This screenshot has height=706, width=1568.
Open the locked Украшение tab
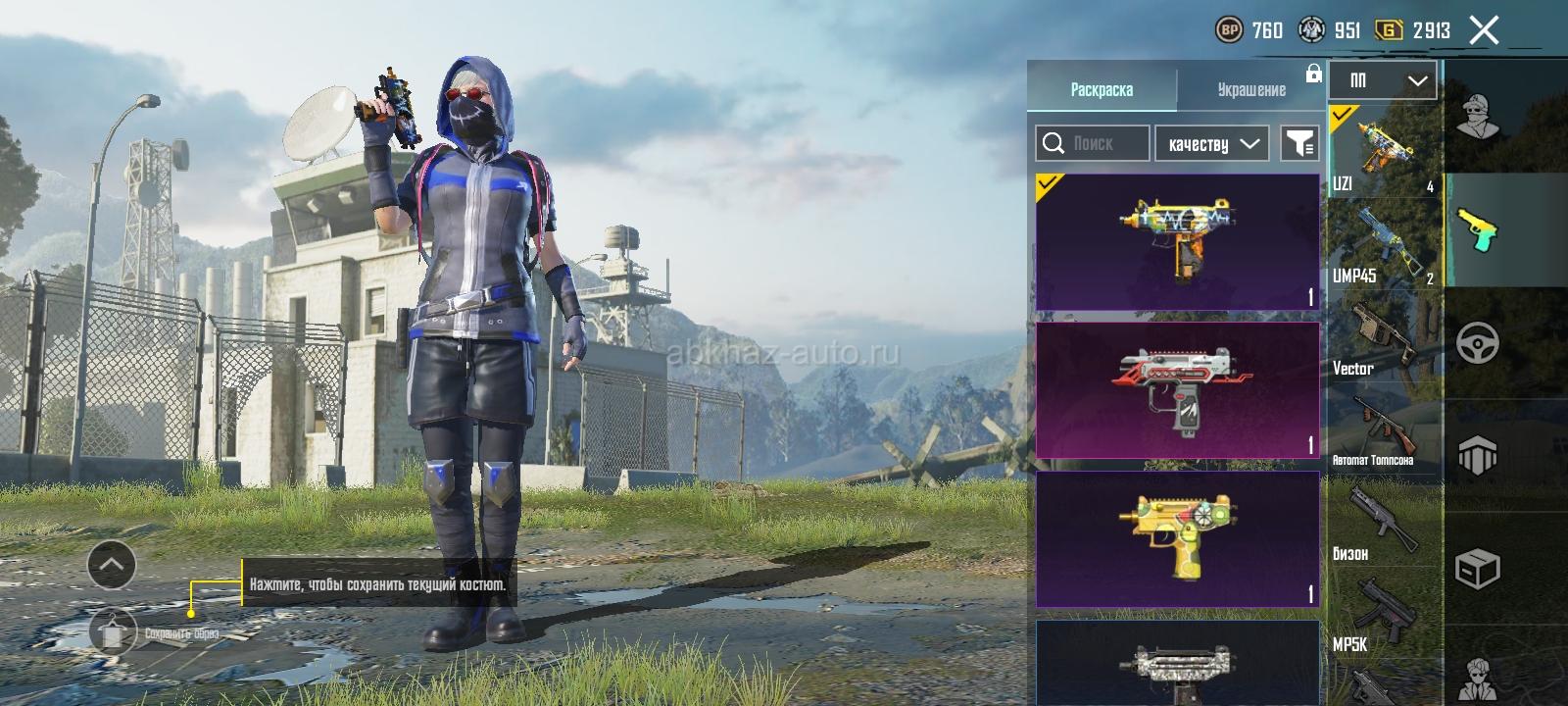[1251, 89]
